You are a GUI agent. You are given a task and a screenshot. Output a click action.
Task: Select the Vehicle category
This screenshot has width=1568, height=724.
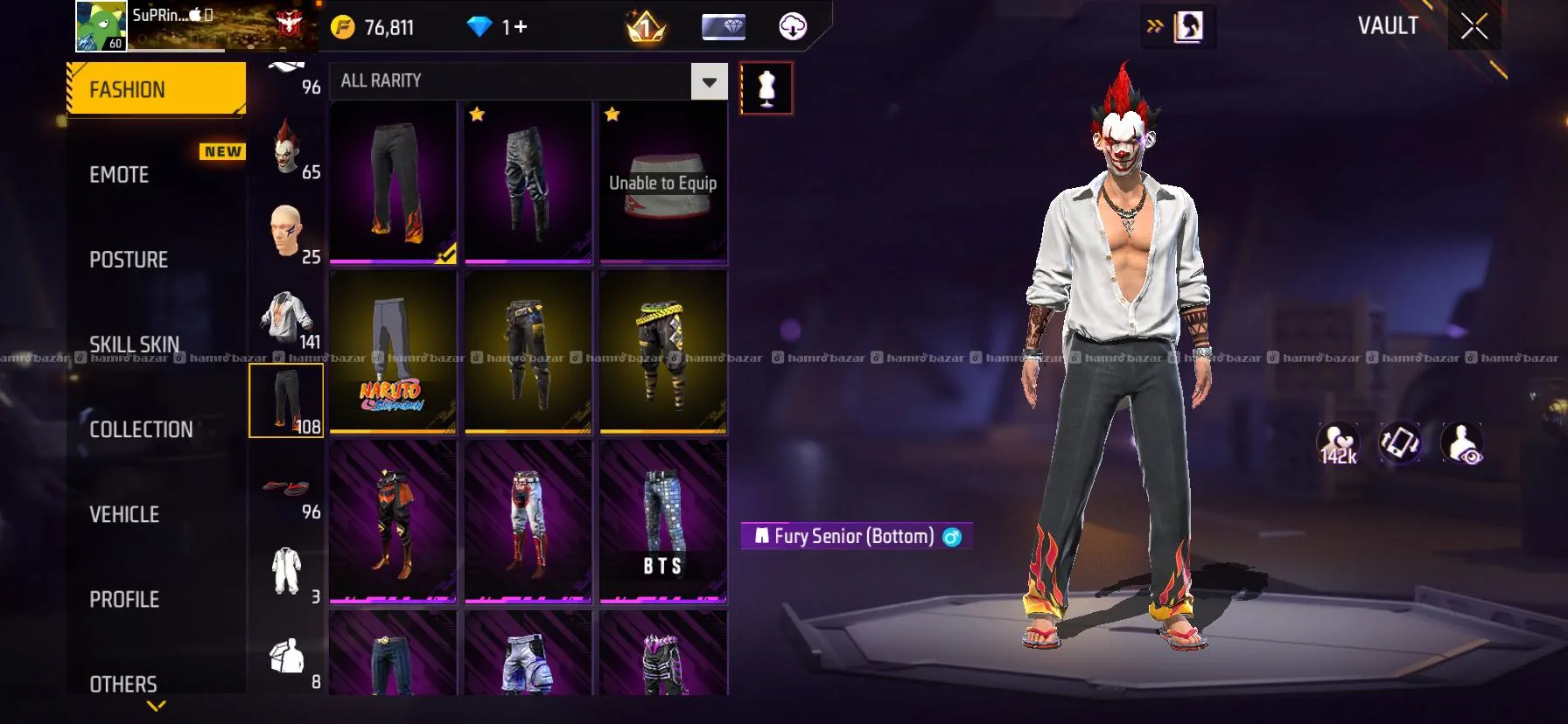point(124,514)
